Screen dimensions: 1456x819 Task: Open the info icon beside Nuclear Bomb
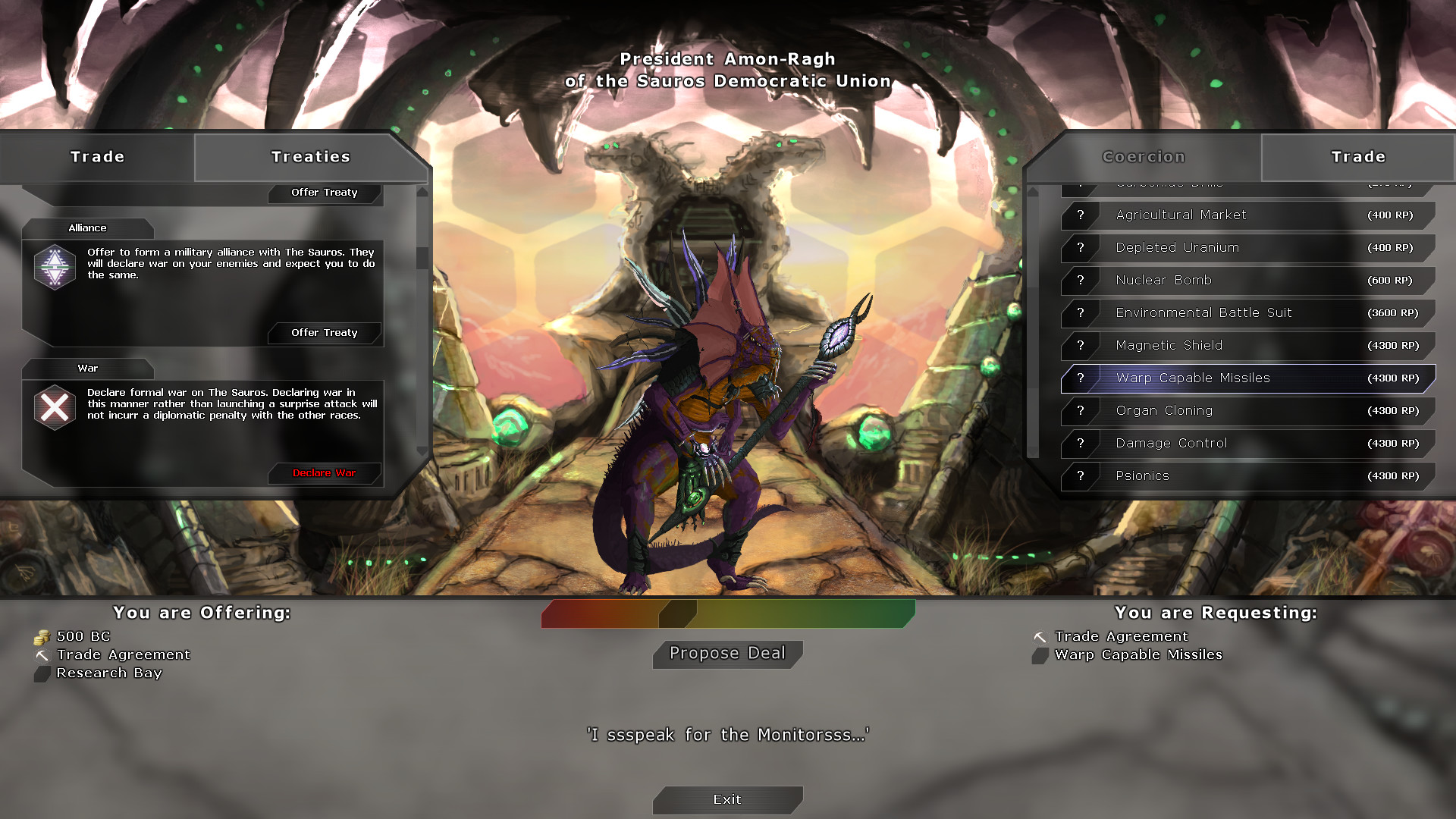pos(1080,280)
